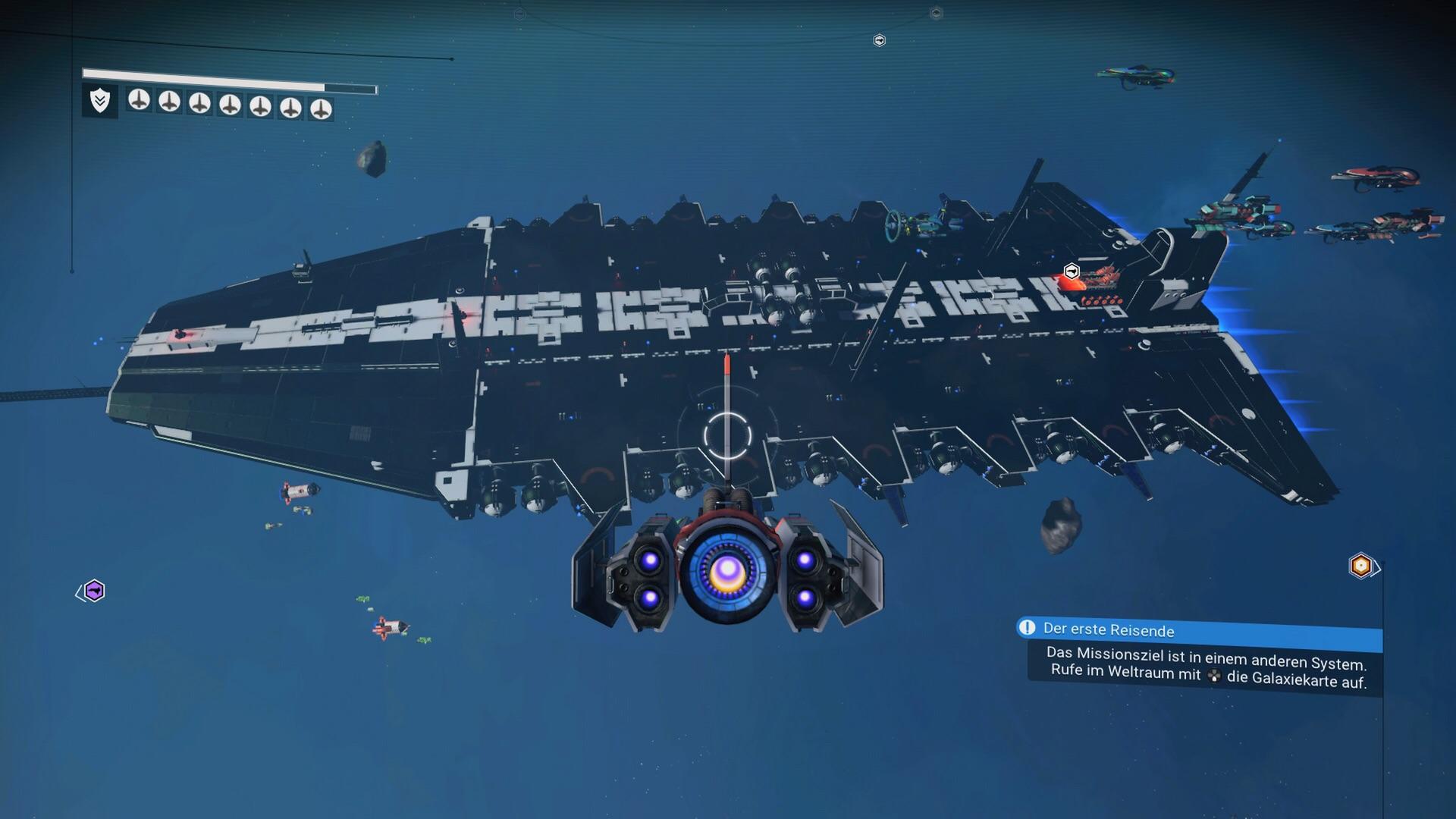Select the purple hexagon marker
This screenshot has height=819, width=1456.
tap(94, 591)
